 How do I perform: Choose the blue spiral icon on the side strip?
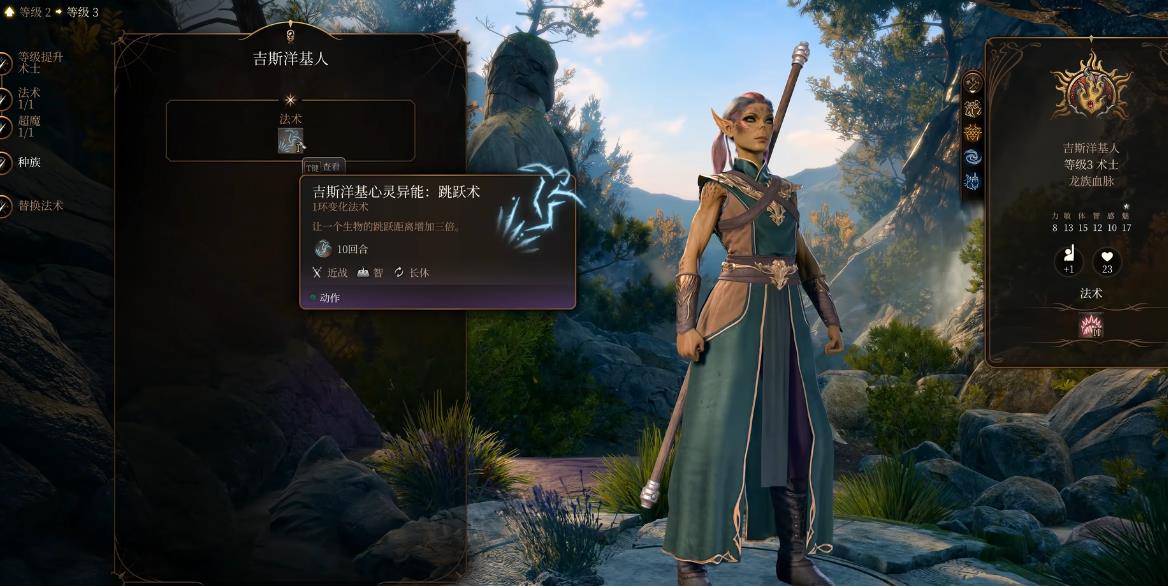(x=972, y=157)
